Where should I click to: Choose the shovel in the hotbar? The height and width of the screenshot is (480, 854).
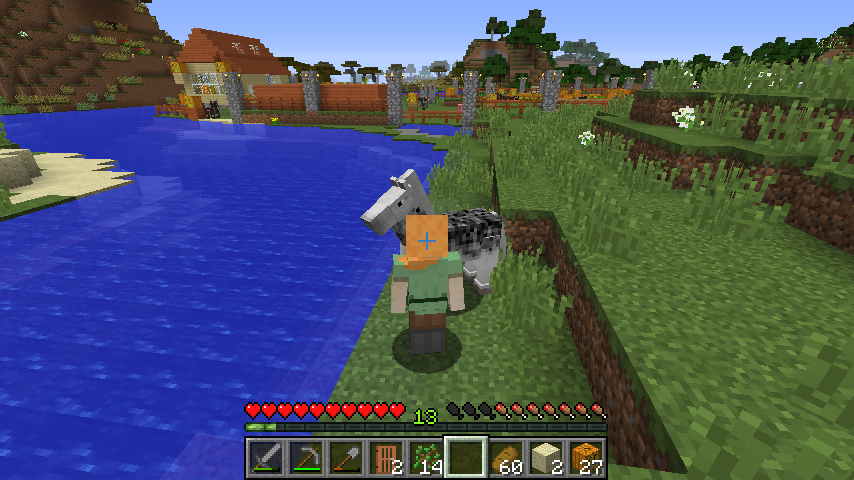tap(346, 458)
